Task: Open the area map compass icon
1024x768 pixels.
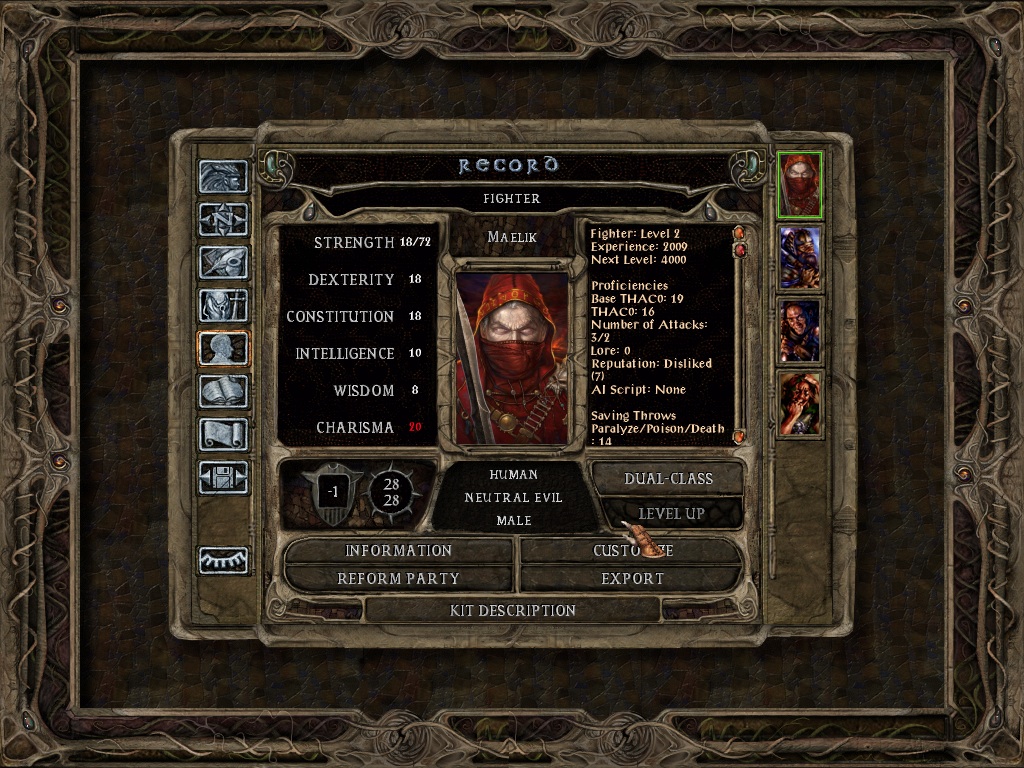Action: 223,219
